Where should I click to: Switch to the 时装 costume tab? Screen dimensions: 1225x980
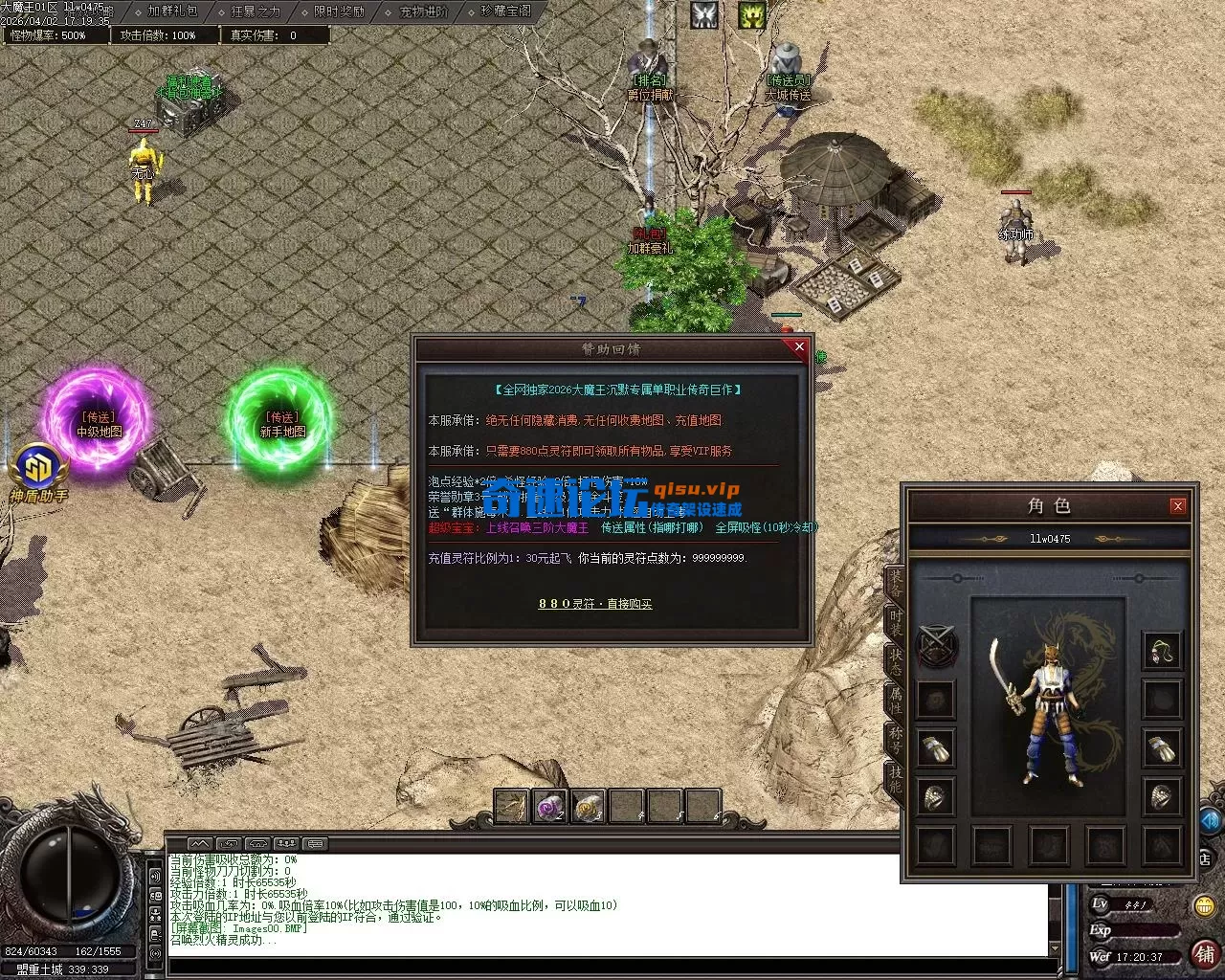tap(895, 622)
